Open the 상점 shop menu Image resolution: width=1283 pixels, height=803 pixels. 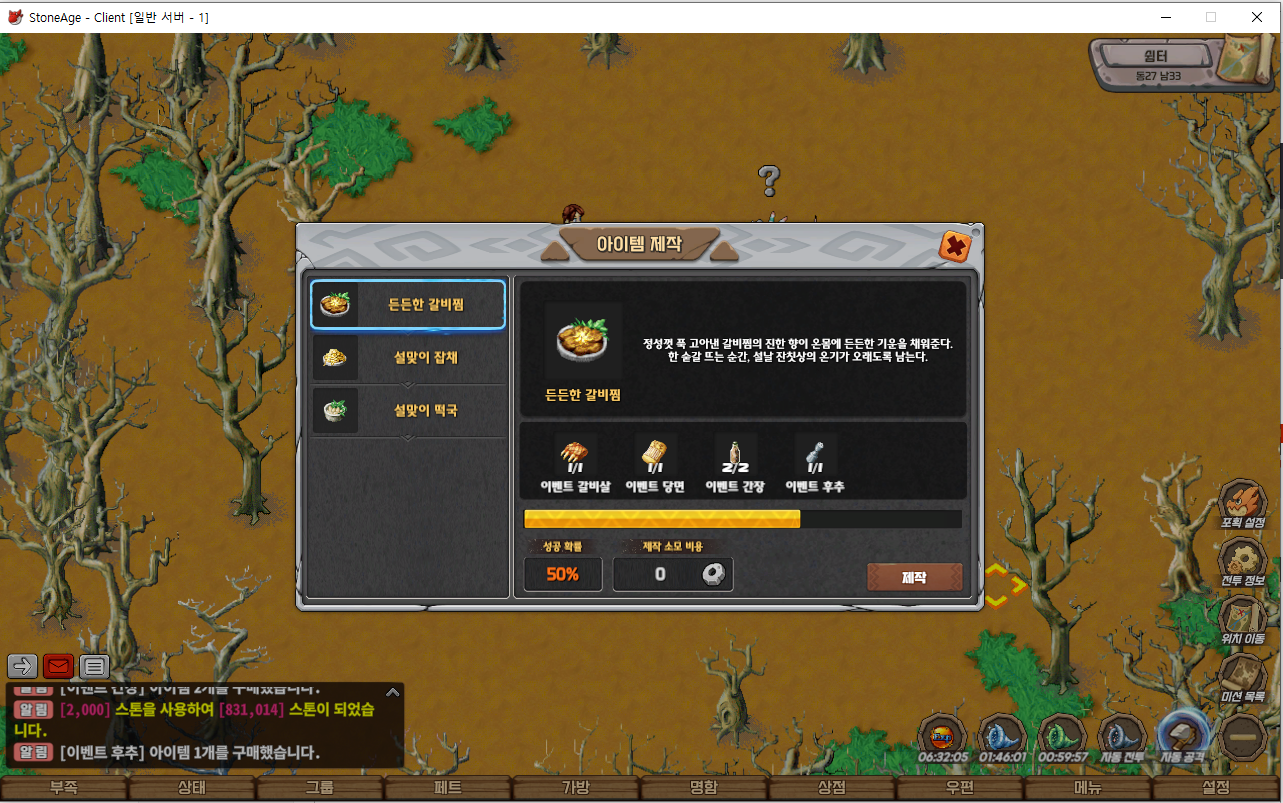coord(832,788)
